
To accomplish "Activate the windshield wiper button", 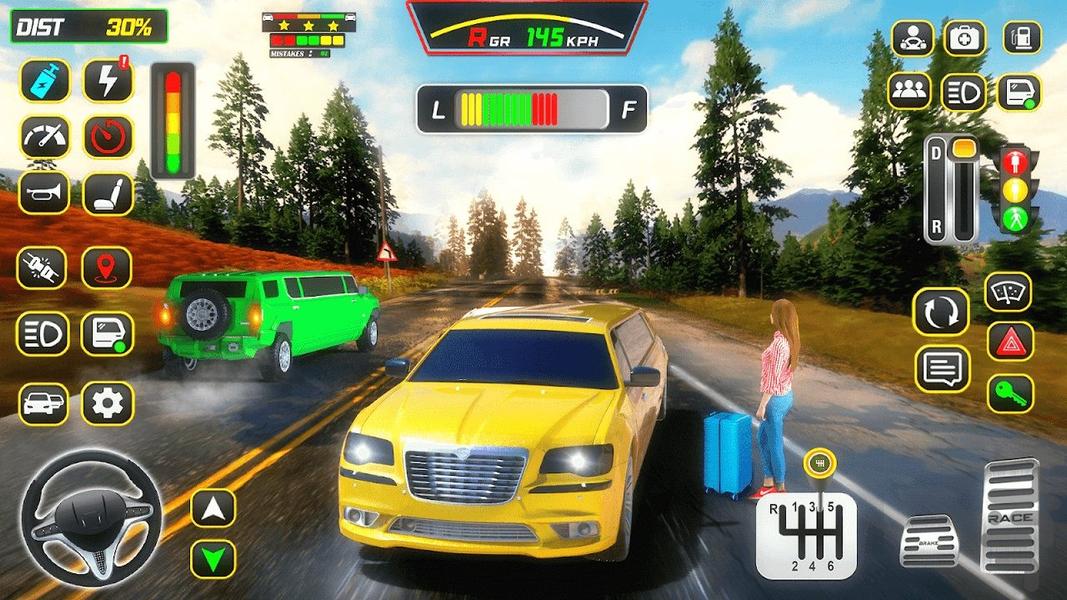I will pos(1009,292).
